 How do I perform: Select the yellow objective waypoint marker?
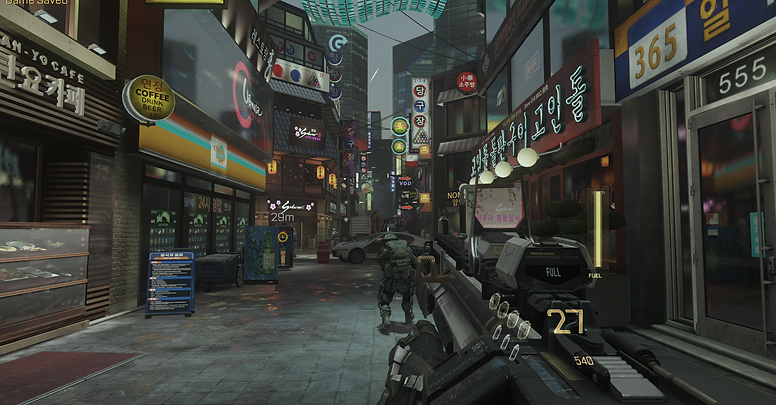[x=285, y=235]
